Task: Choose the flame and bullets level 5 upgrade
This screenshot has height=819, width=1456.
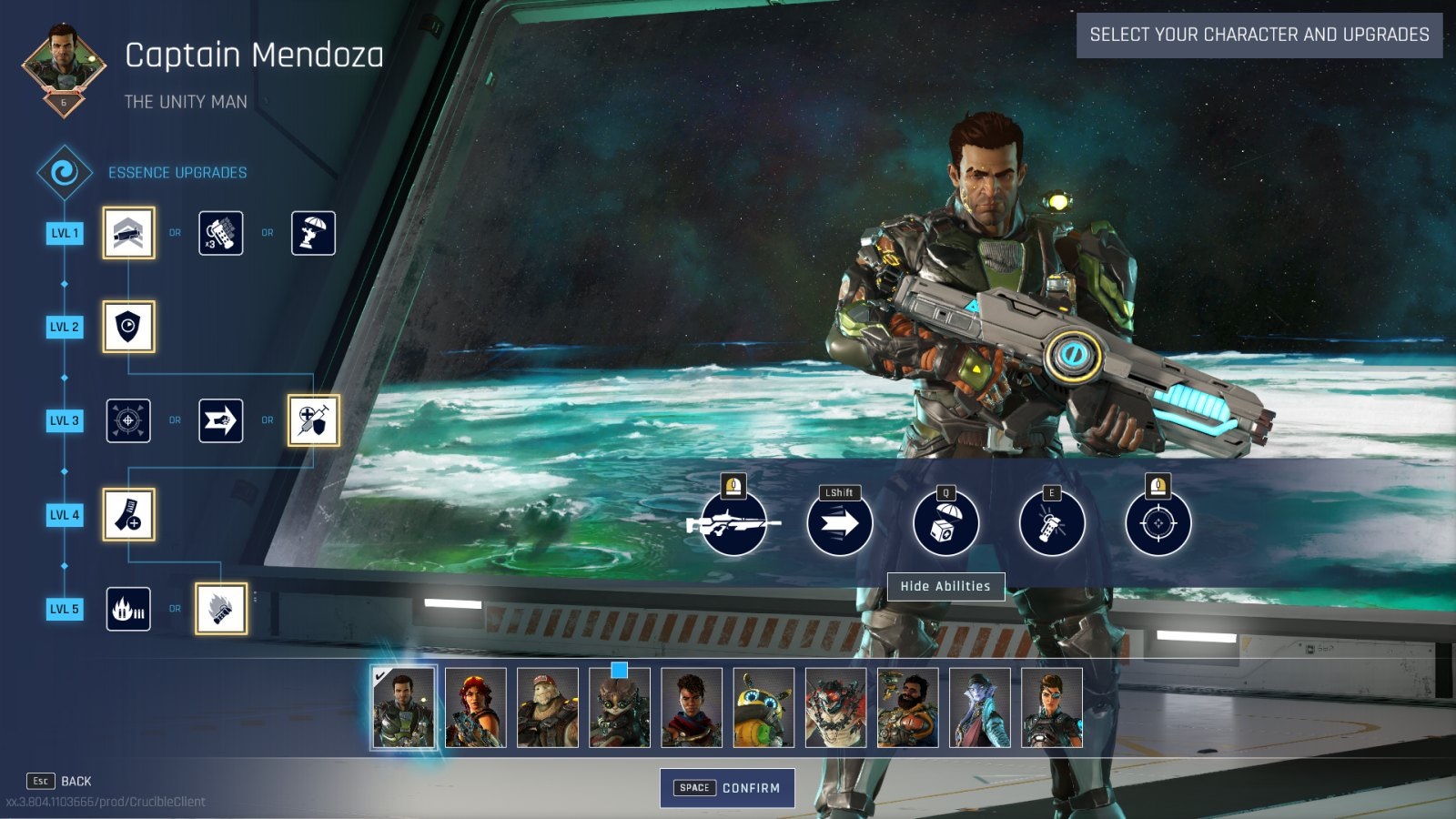Action: [x=128, y=609]
